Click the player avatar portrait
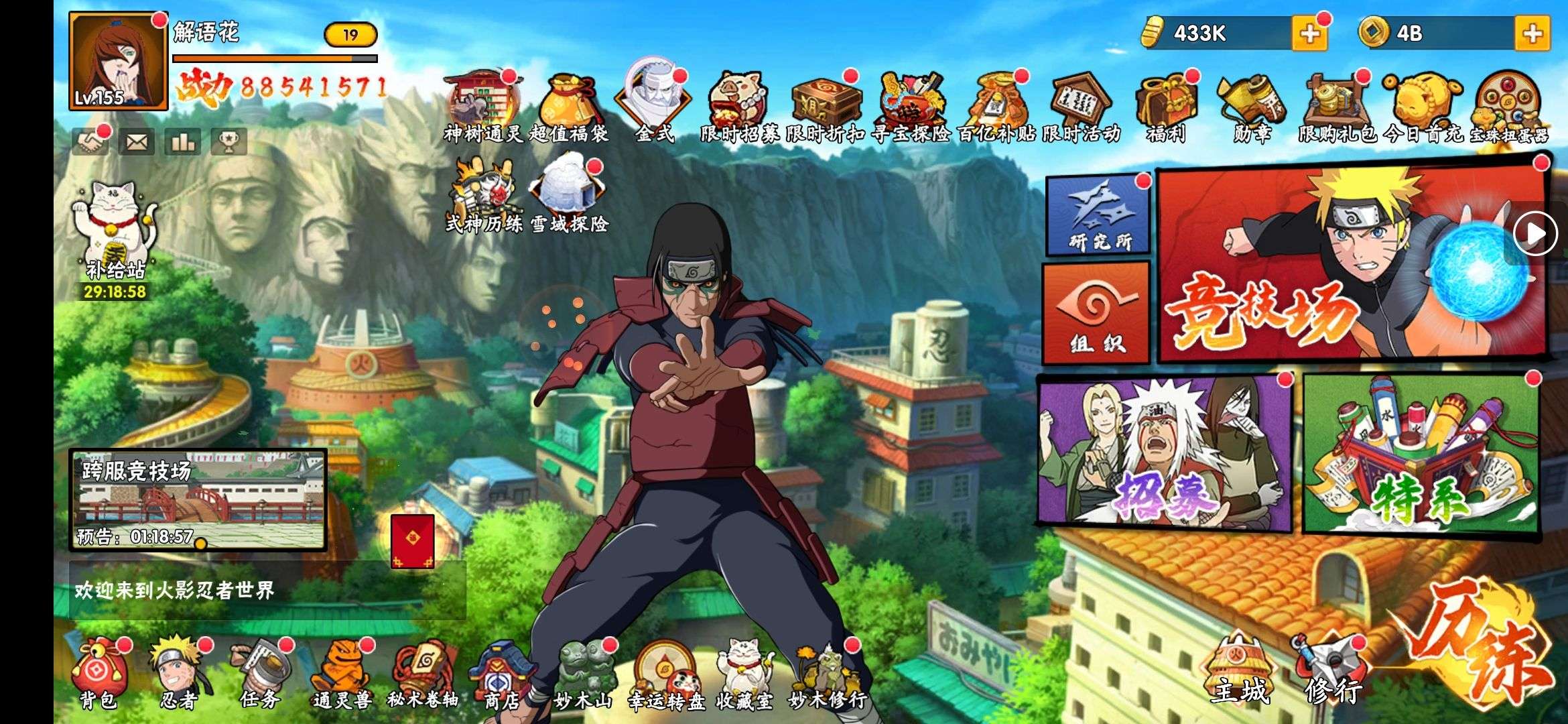This screenshot has width=1568, height=724. coord(118,61)
